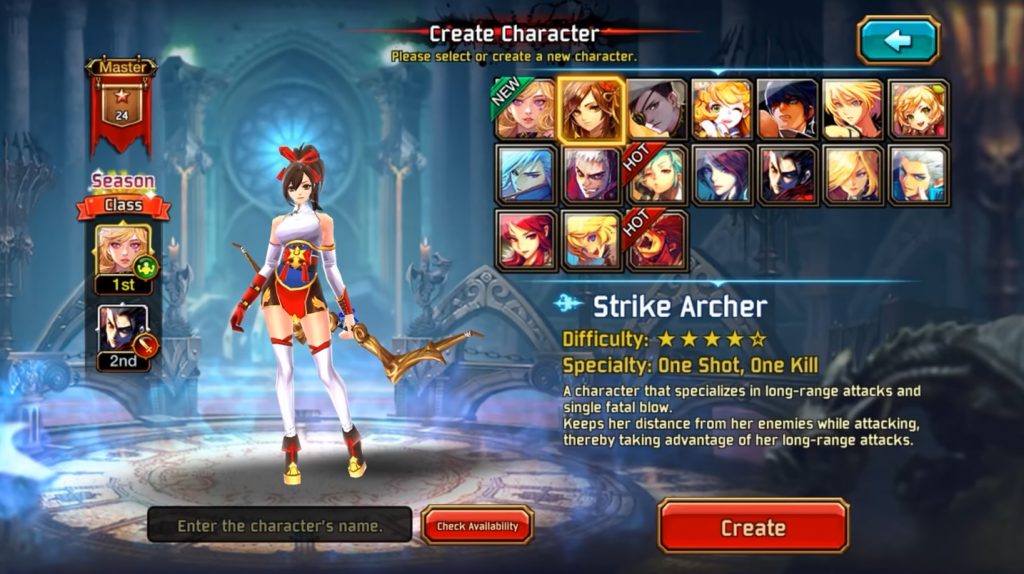Screen dimensions: 1024x574
Task: Choose the highlighted Strike Archer portrait
Action: [x=592, y=109]
